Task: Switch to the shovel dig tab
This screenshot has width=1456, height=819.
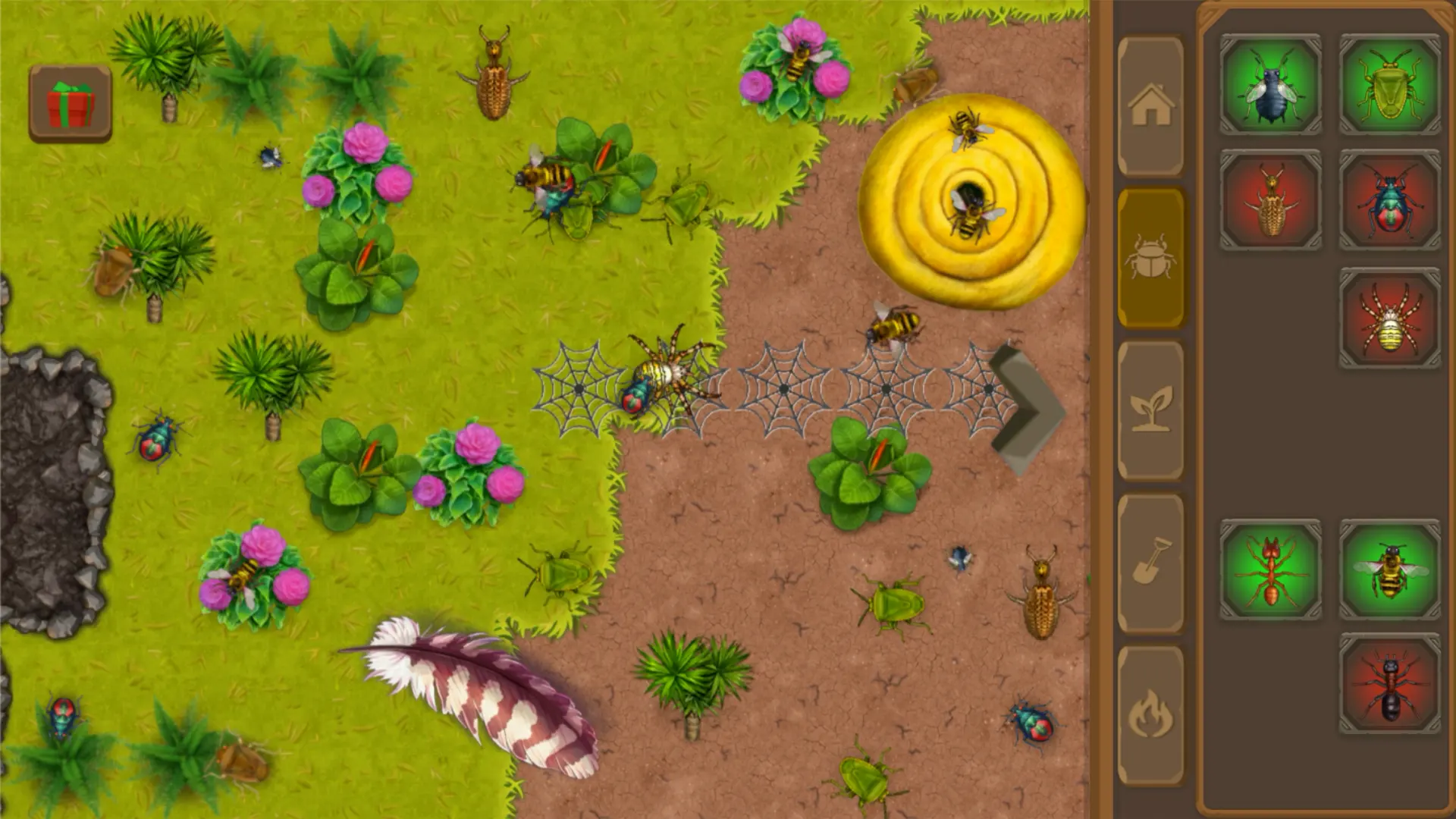Action: 1150,563
